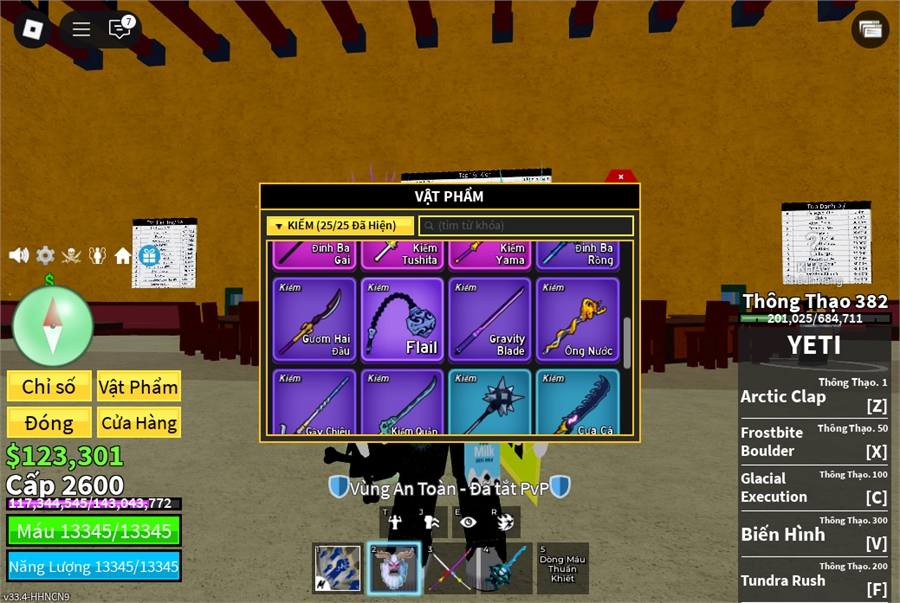Open the Kiếm category dropdown
The width and height of the screenshot is (900, 603).
click(340, 226)
